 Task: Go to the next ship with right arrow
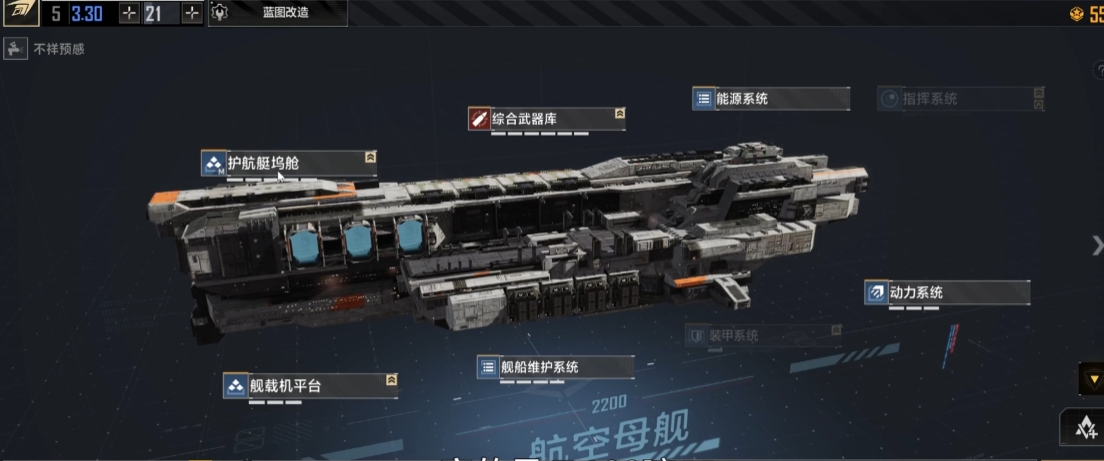tap(1096, 245)
